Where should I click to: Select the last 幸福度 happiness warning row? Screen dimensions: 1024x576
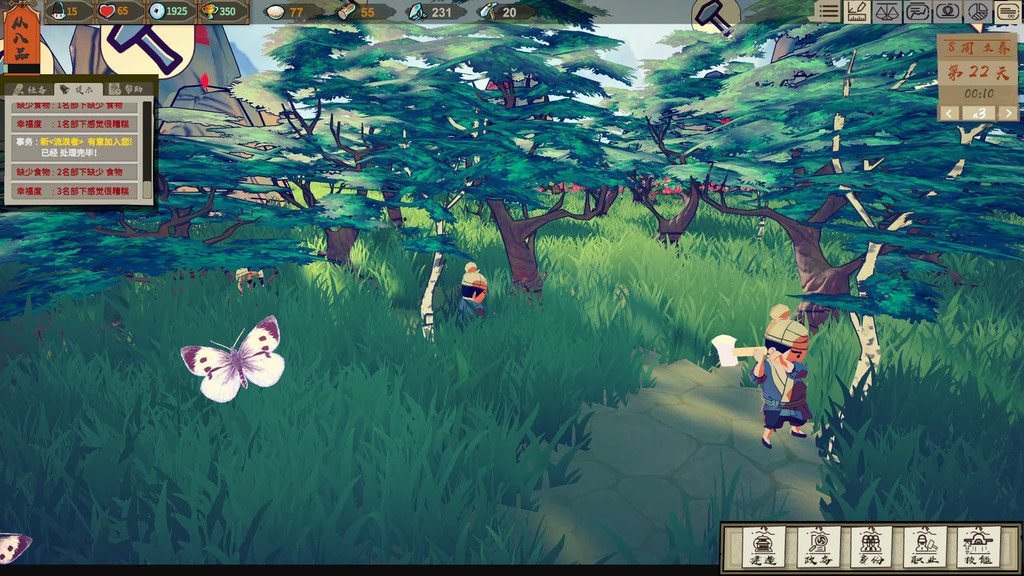point(75,190)
